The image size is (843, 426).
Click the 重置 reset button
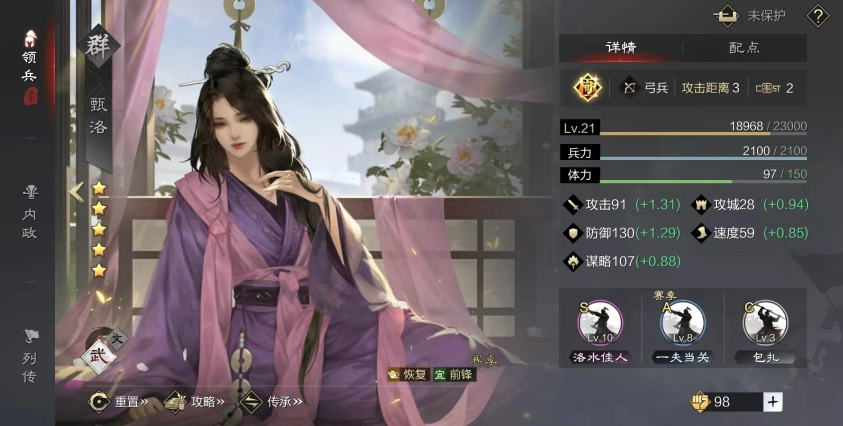[x=119, y=401]
